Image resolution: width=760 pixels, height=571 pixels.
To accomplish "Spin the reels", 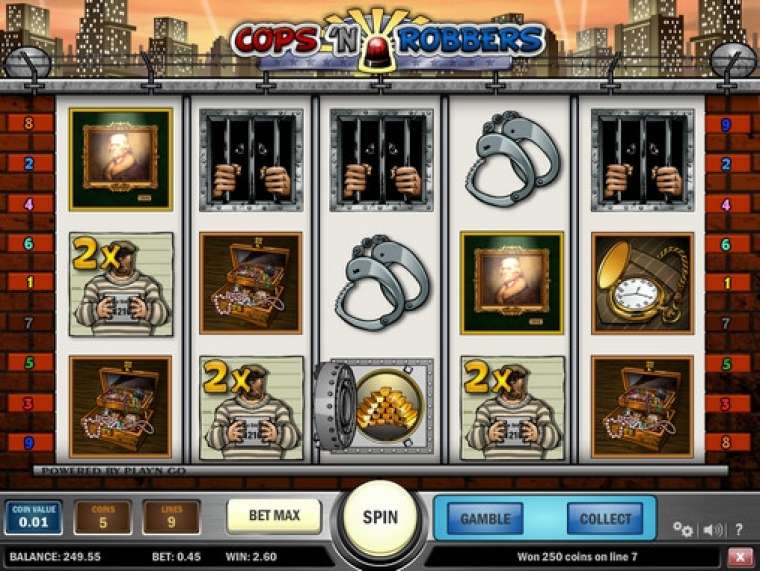I will [x=379, y=517].
